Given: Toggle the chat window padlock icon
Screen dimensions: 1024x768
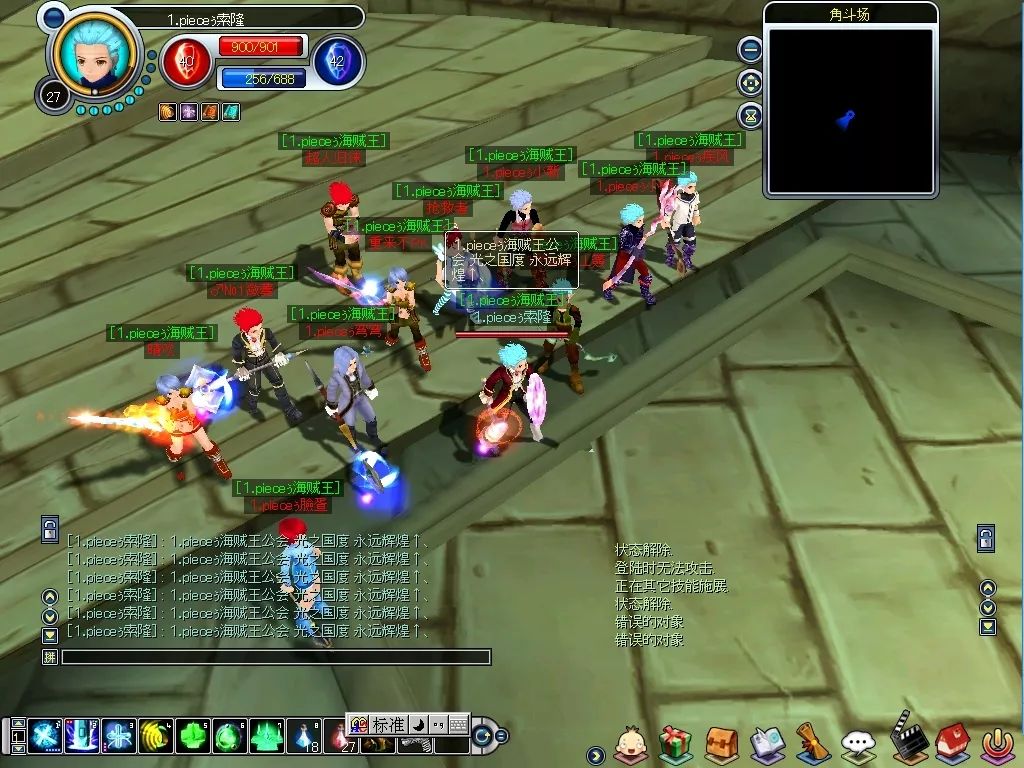Looking at the screenshot, I should click(50, 529).
